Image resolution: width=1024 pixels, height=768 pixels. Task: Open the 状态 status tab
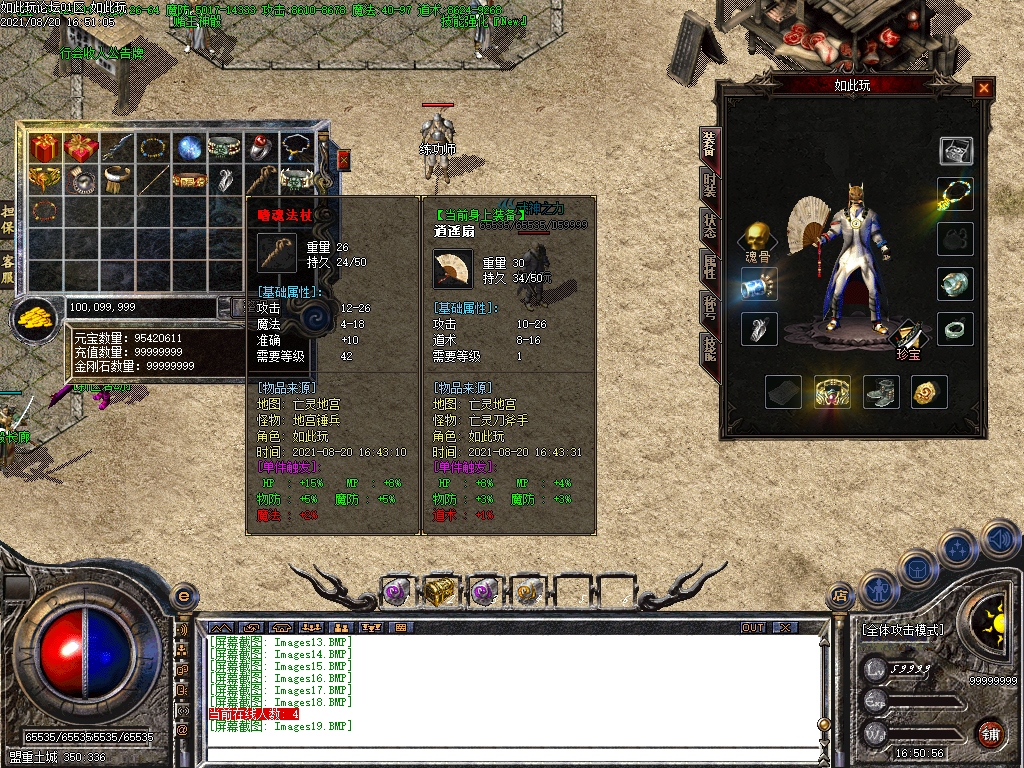(x=709, y=225)
